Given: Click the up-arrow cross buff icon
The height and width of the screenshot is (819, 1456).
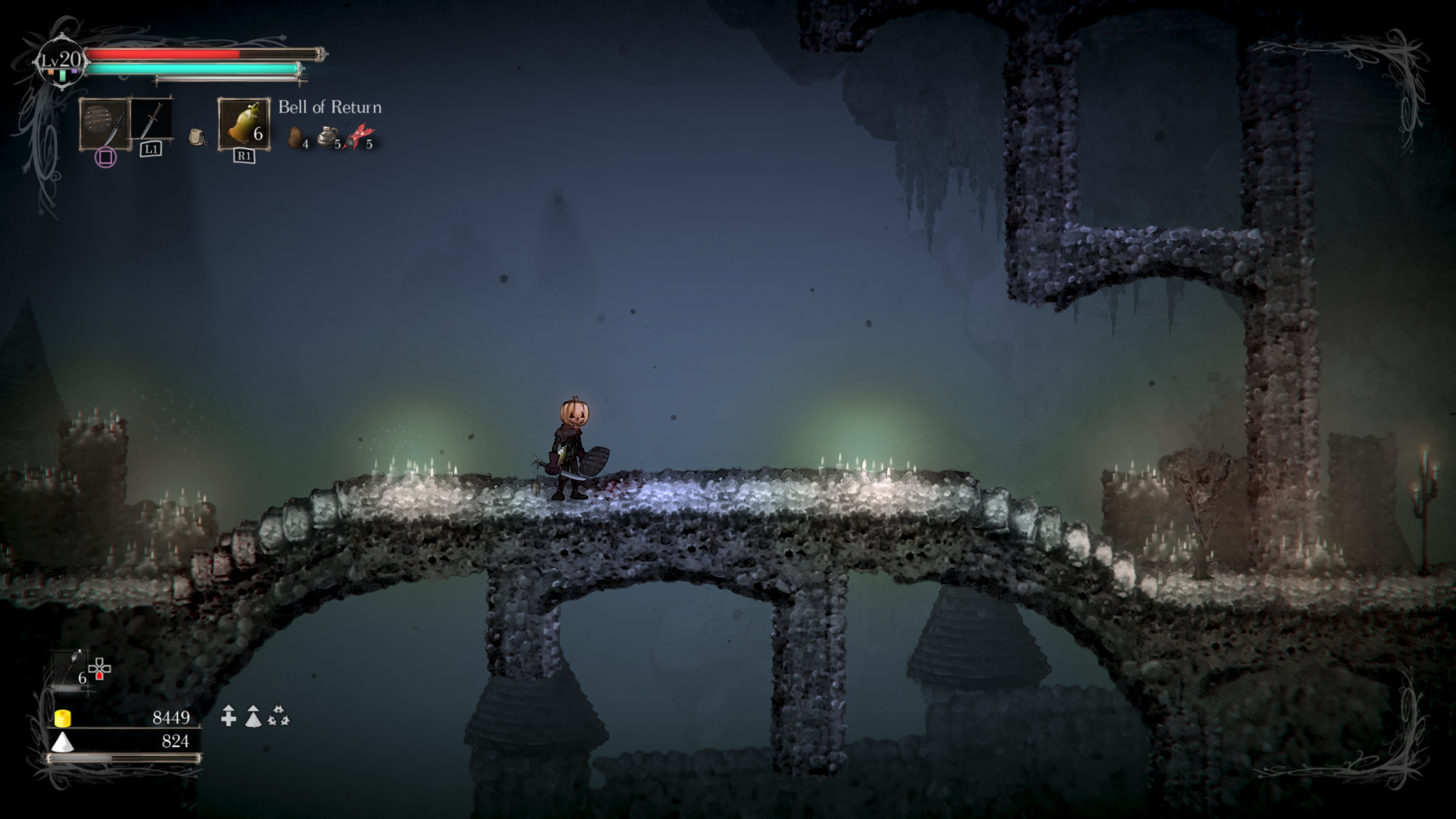Looking at the screenshot, I should click(x=228, y=716).
